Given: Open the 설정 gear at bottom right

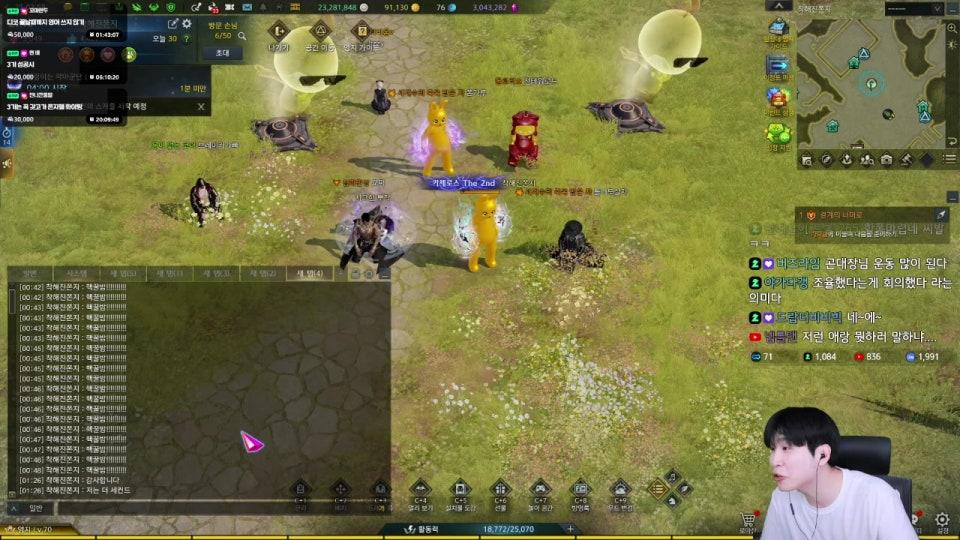Looking at the screenshot, I should (941, 520).
